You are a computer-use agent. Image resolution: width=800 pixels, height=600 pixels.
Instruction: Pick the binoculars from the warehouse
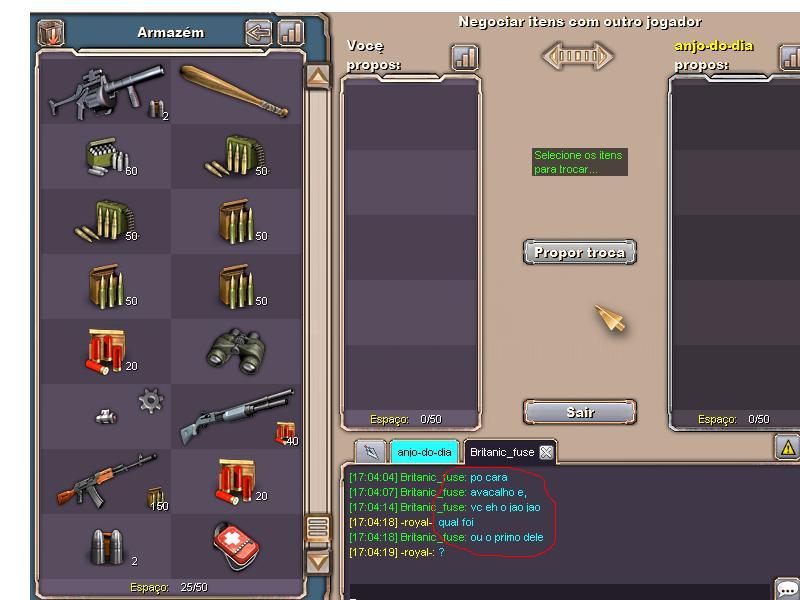point(236,351)
